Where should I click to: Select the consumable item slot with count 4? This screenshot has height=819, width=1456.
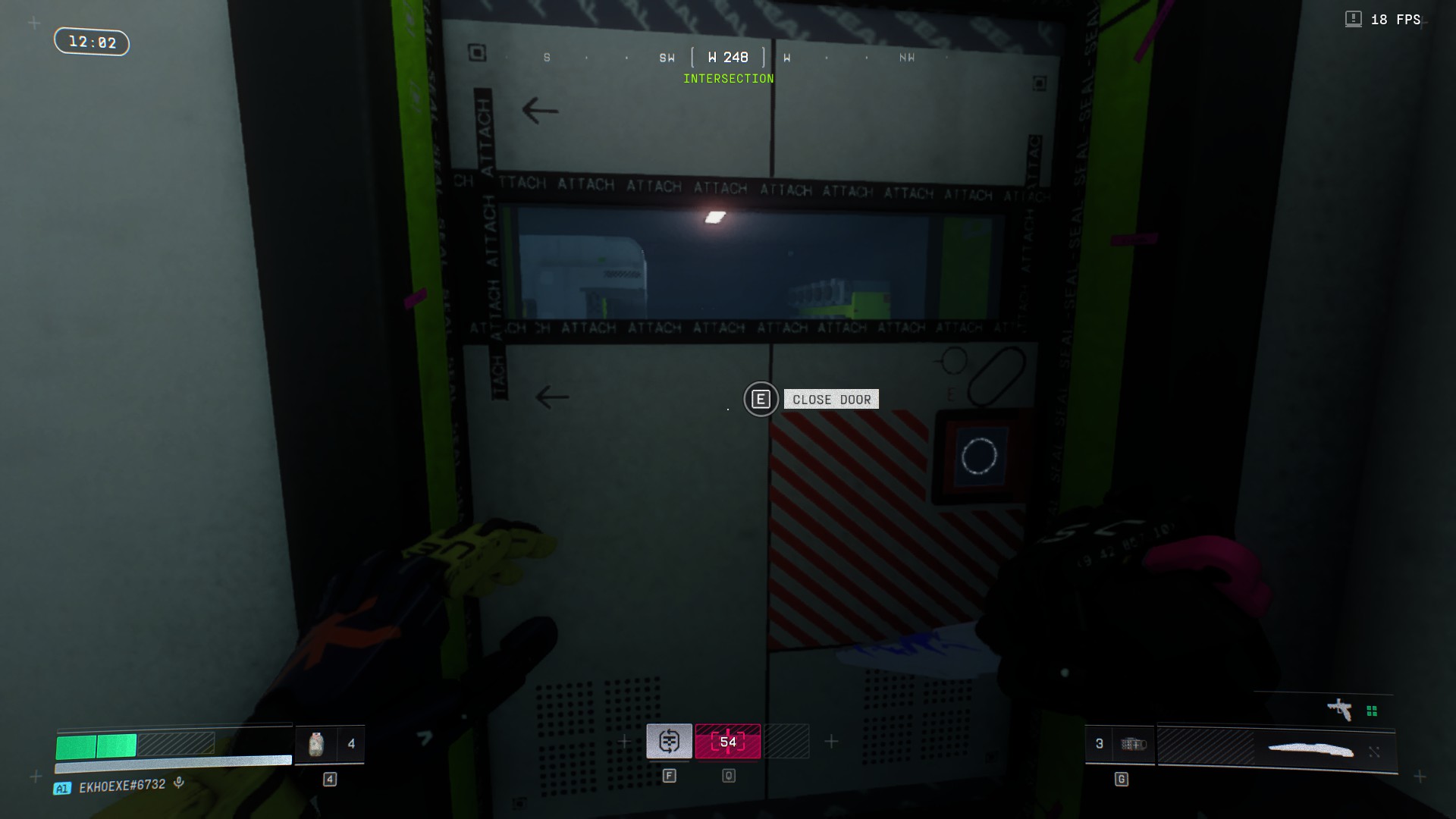(329, 744)
